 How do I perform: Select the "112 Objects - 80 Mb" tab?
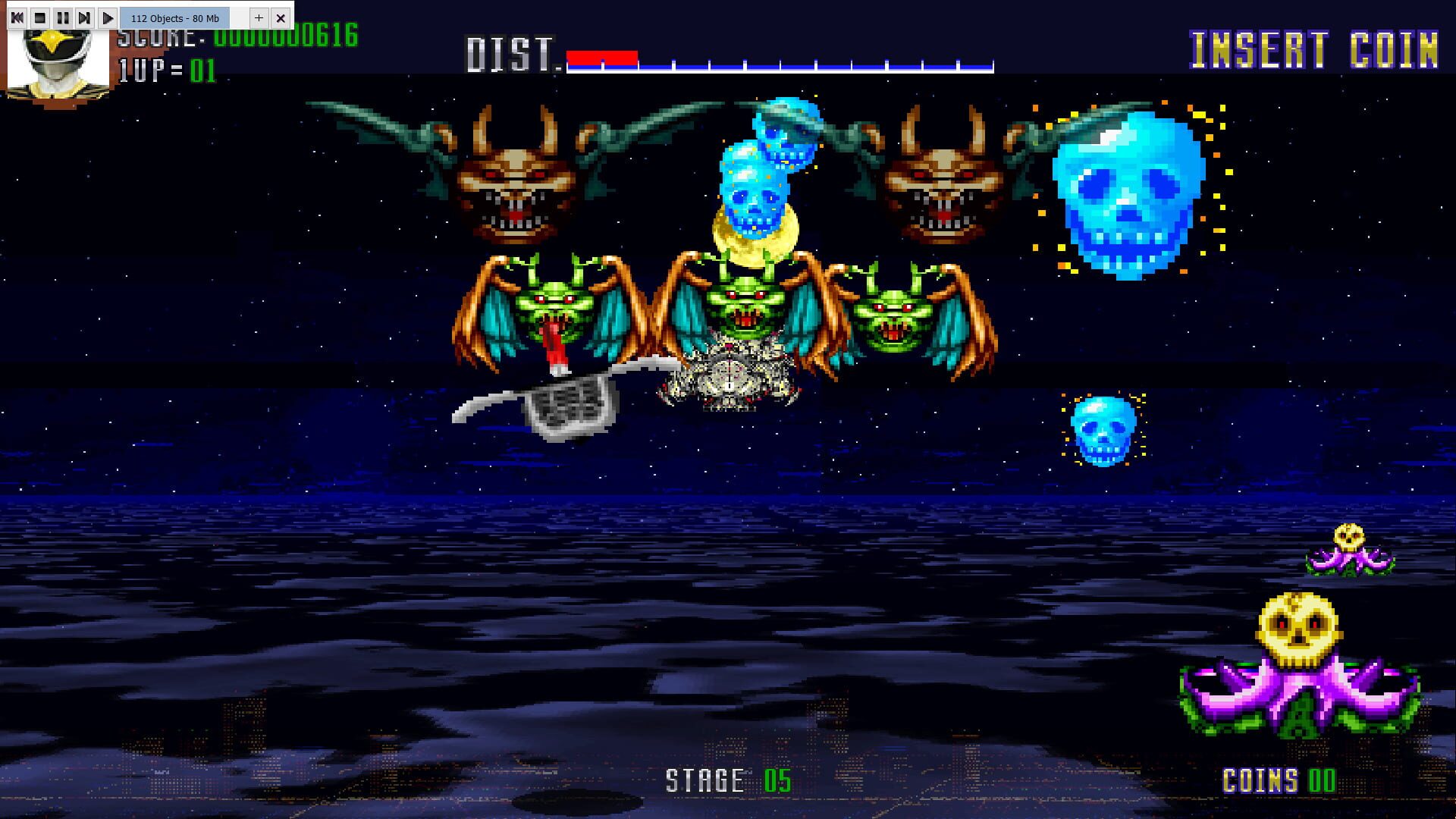pos(174,17)
